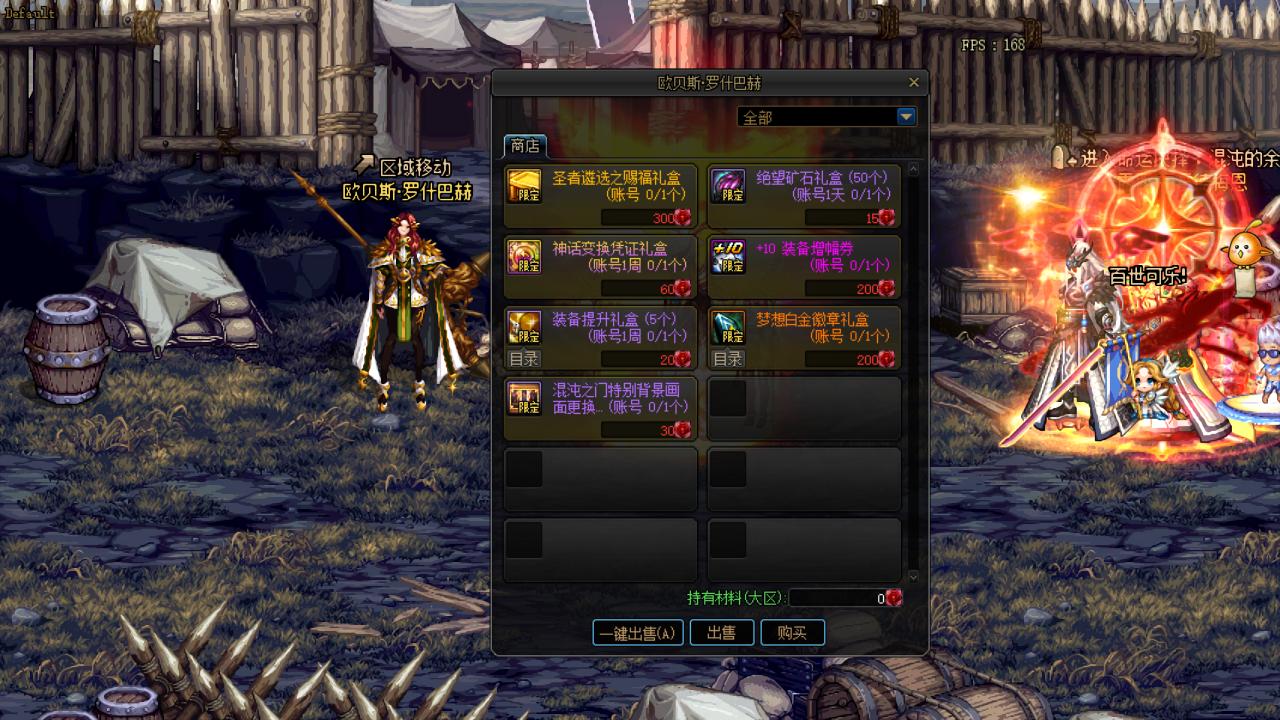This screenshot has width=1280, height=720.
Task: Select the 绝望矿石礼盒 (50个) item
Action: coord(804,196)
